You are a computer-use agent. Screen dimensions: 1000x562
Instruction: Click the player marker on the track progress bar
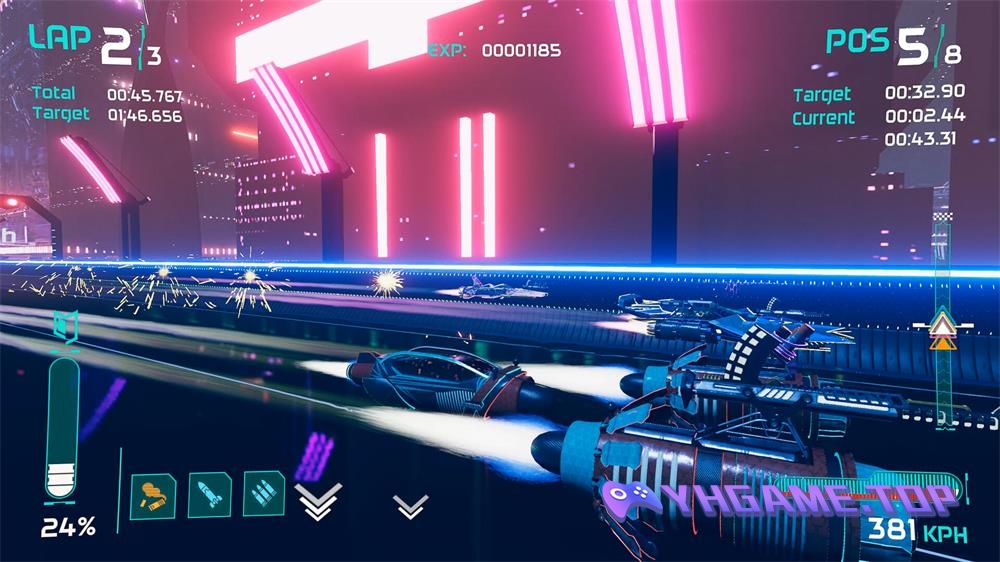pos(940,329)
